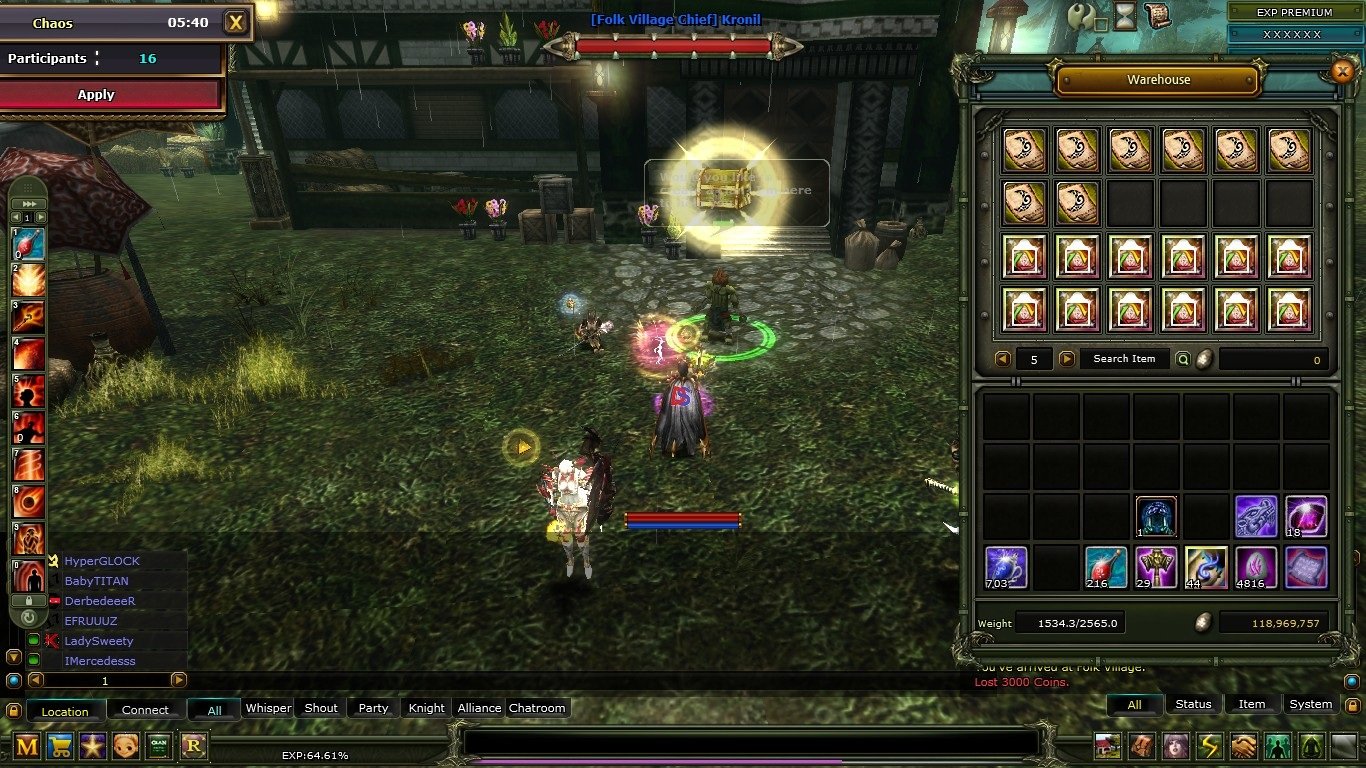Viewport: 1366px width, 768px height.
Task: Show the Item message log tab
Action: point(1252,704)
